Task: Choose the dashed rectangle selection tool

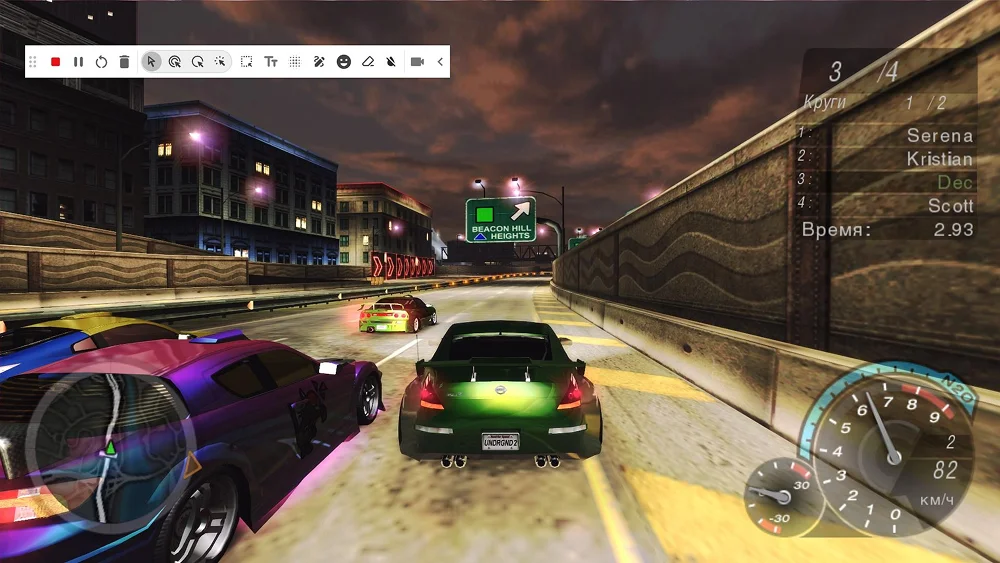Action: pos(246,62)
